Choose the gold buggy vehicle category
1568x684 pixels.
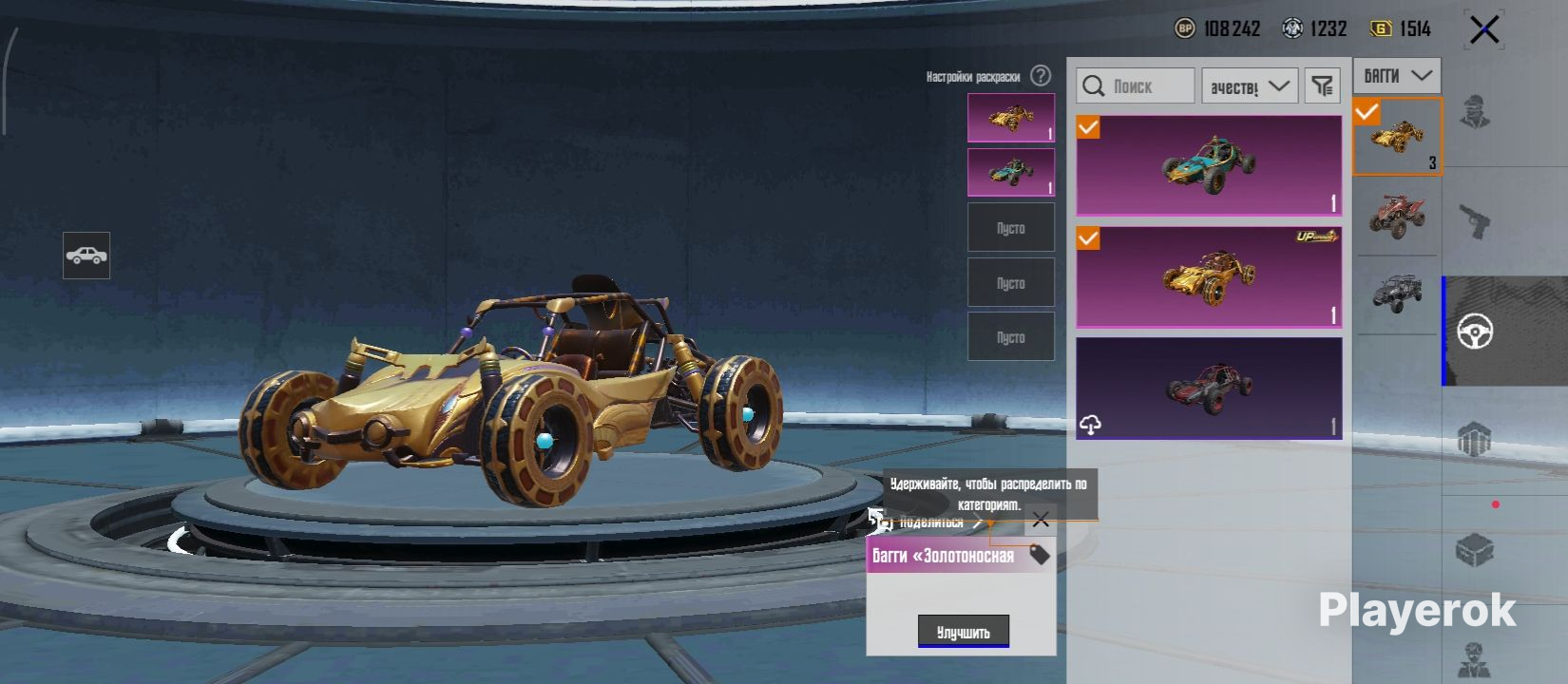[1397, 138]
